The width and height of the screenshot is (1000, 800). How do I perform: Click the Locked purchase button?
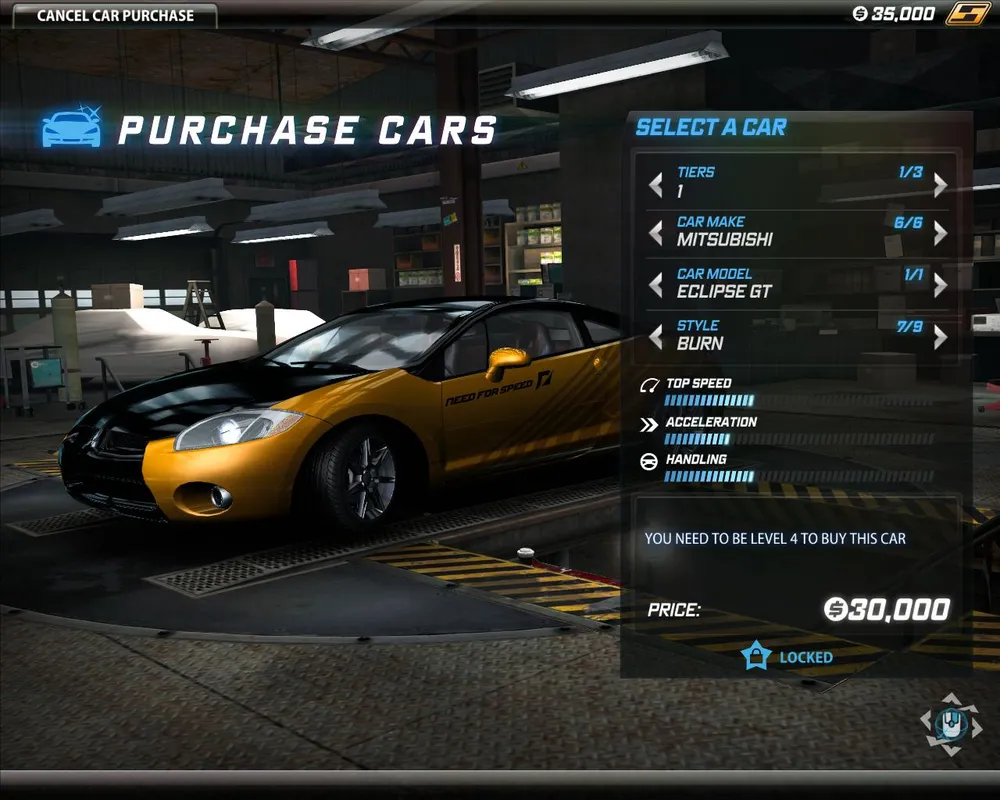tap(790, 657)
